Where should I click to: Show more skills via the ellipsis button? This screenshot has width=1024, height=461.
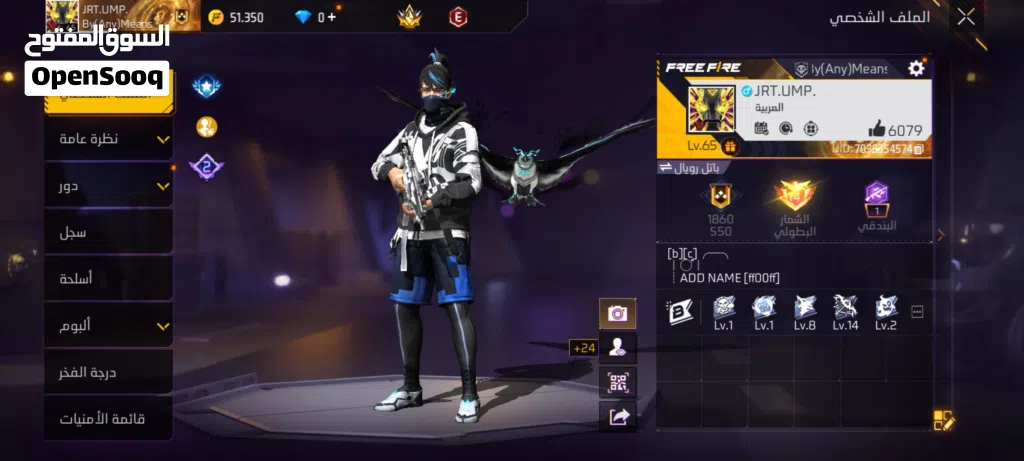tap(917, 312)
